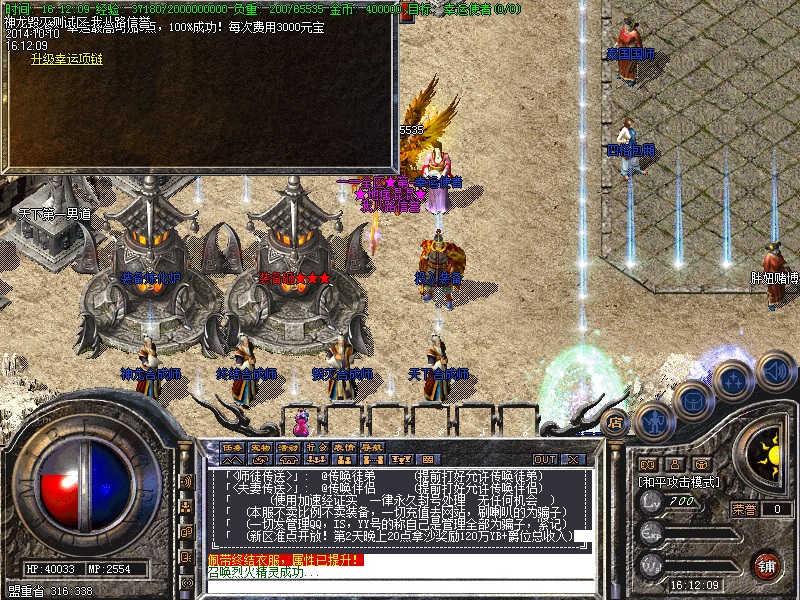Use the pink potion in the hotbar
The height and width of the screenshot is (600, 800).
[299, 416]
